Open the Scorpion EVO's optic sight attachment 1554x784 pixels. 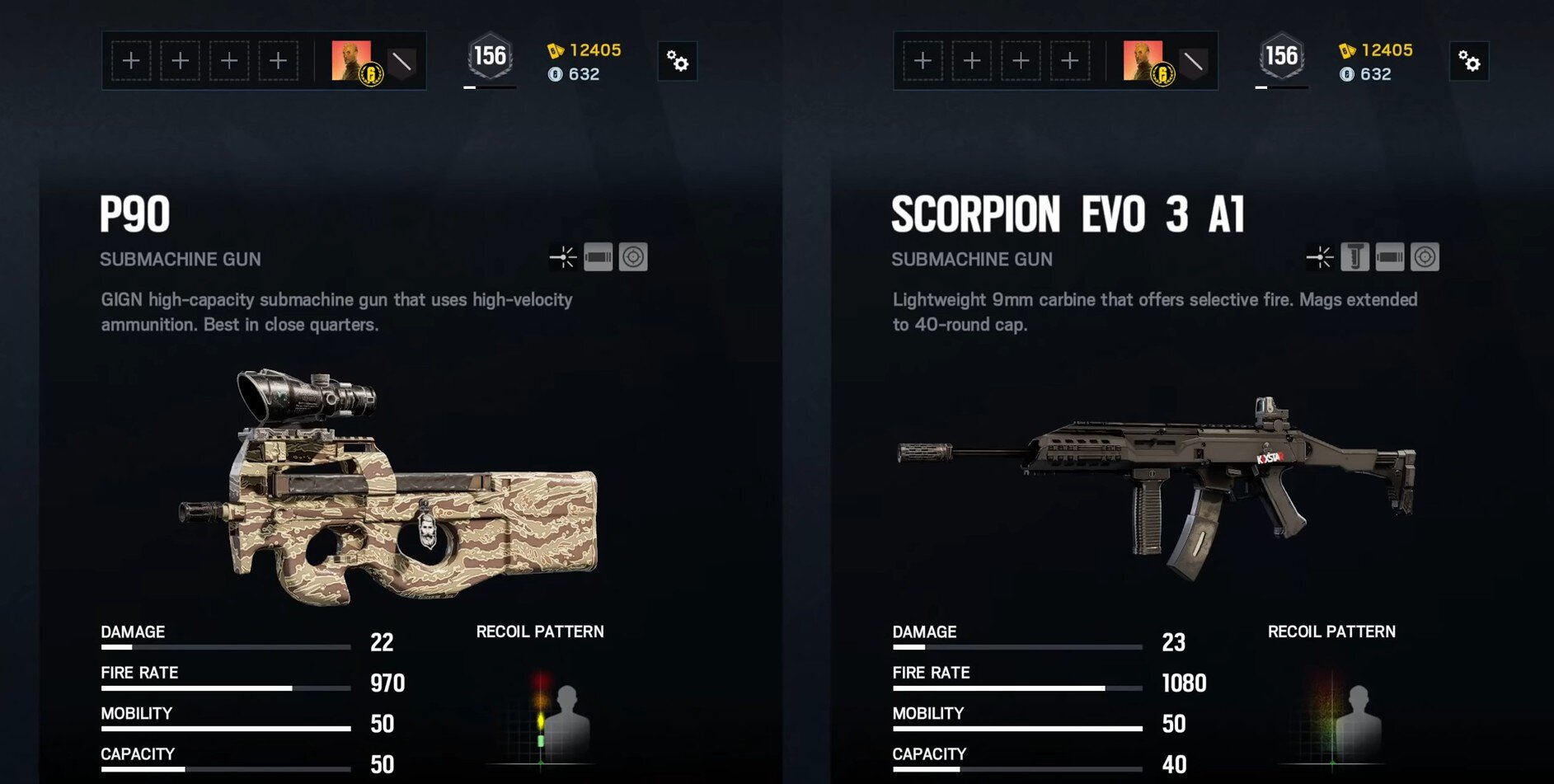(x=1425, y=257)
